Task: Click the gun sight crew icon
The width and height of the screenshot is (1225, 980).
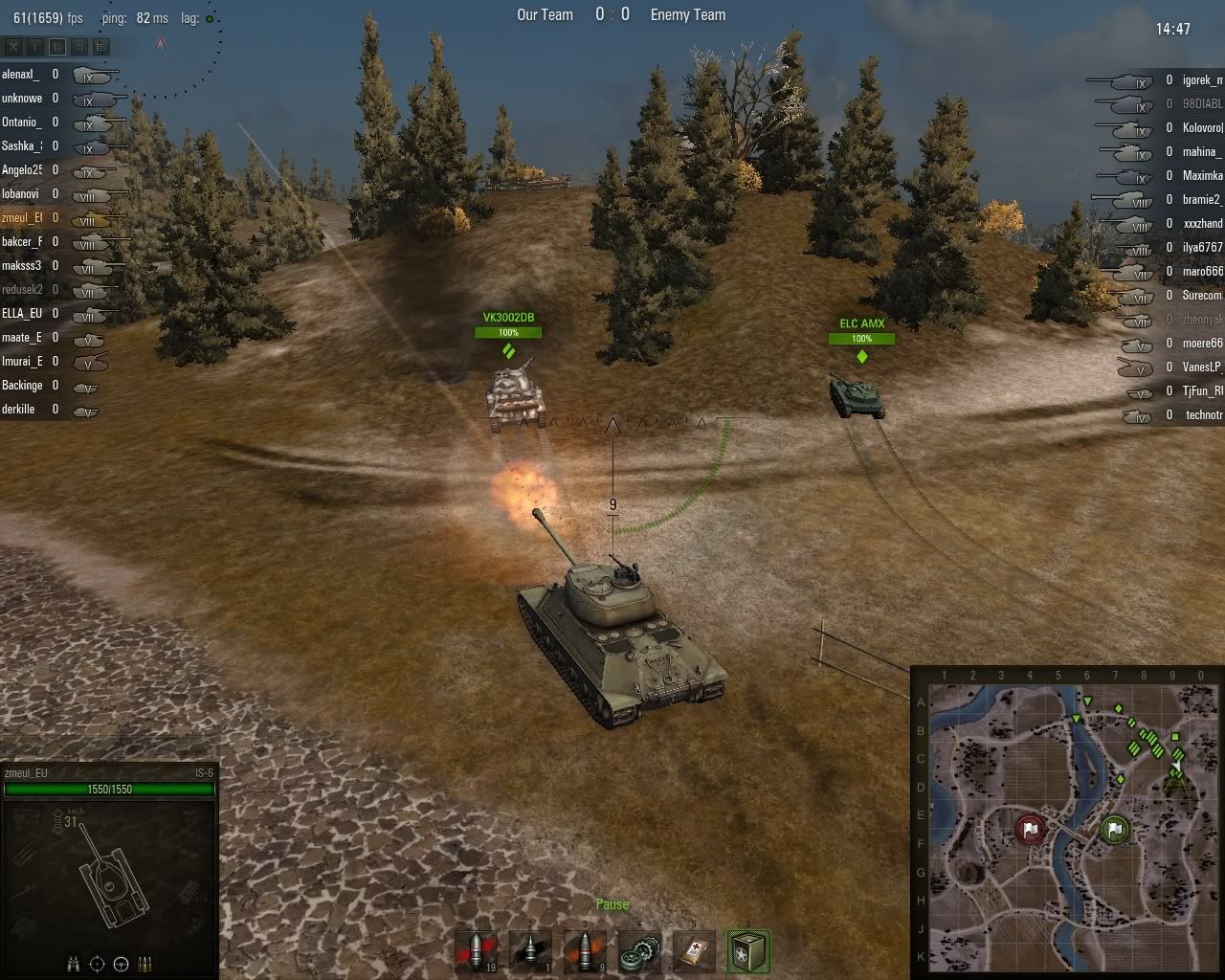Action: click(x=97, y=964)
